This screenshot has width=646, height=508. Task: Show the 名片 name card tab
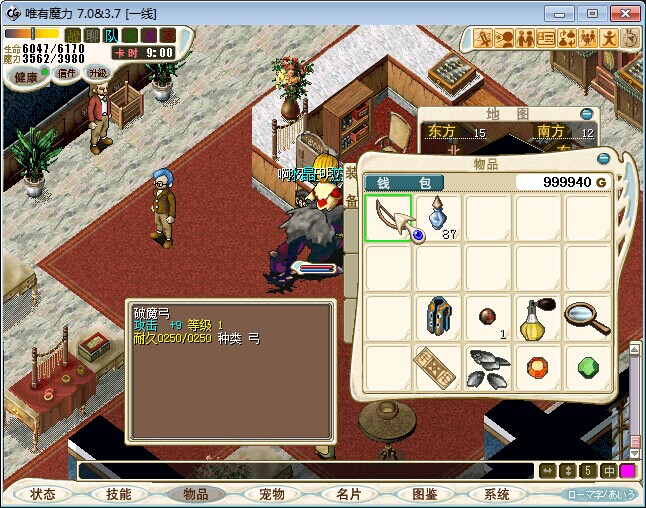click(x=348, y=494)
